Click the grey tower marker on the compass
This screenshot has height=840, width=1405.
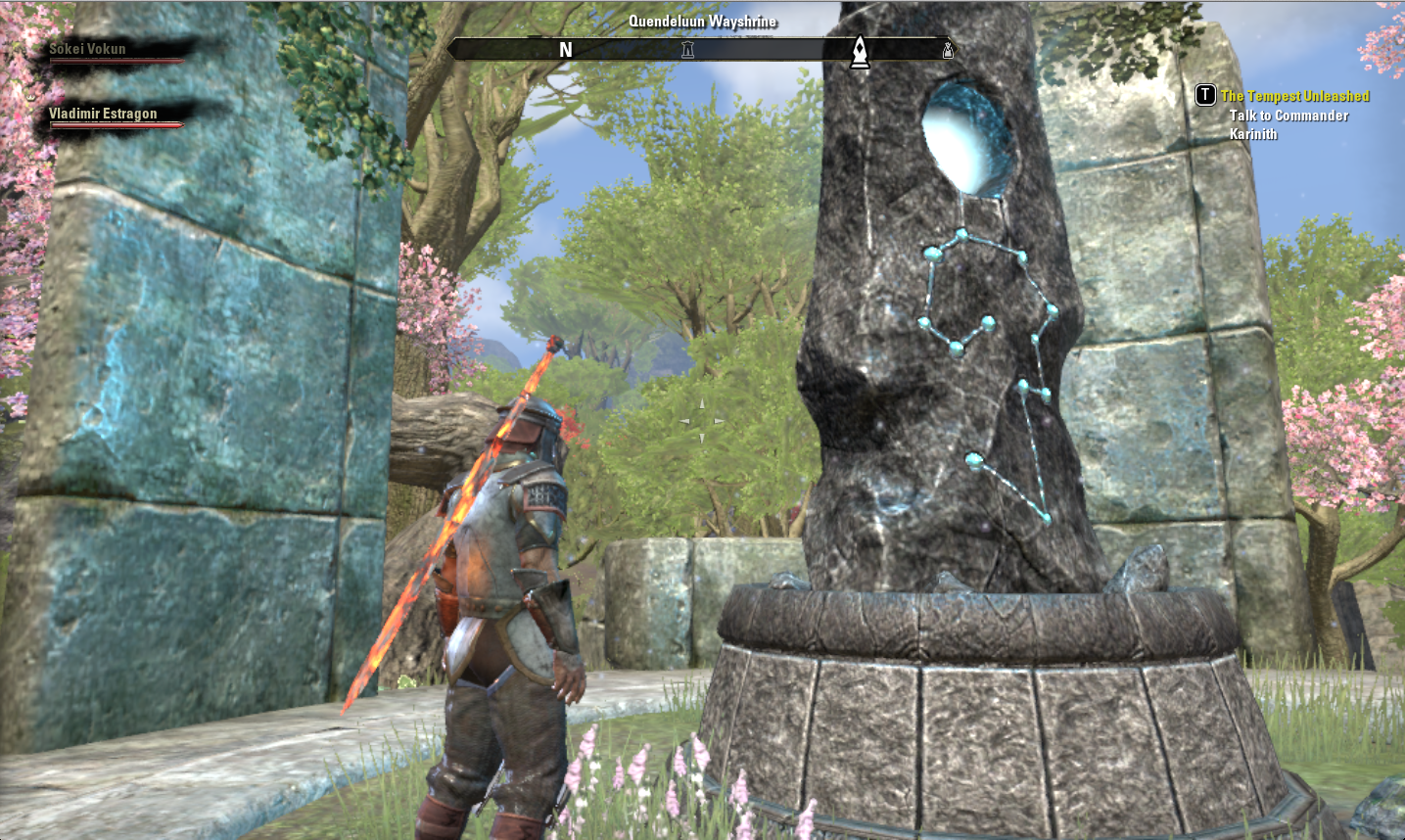(x=687, y=50)
